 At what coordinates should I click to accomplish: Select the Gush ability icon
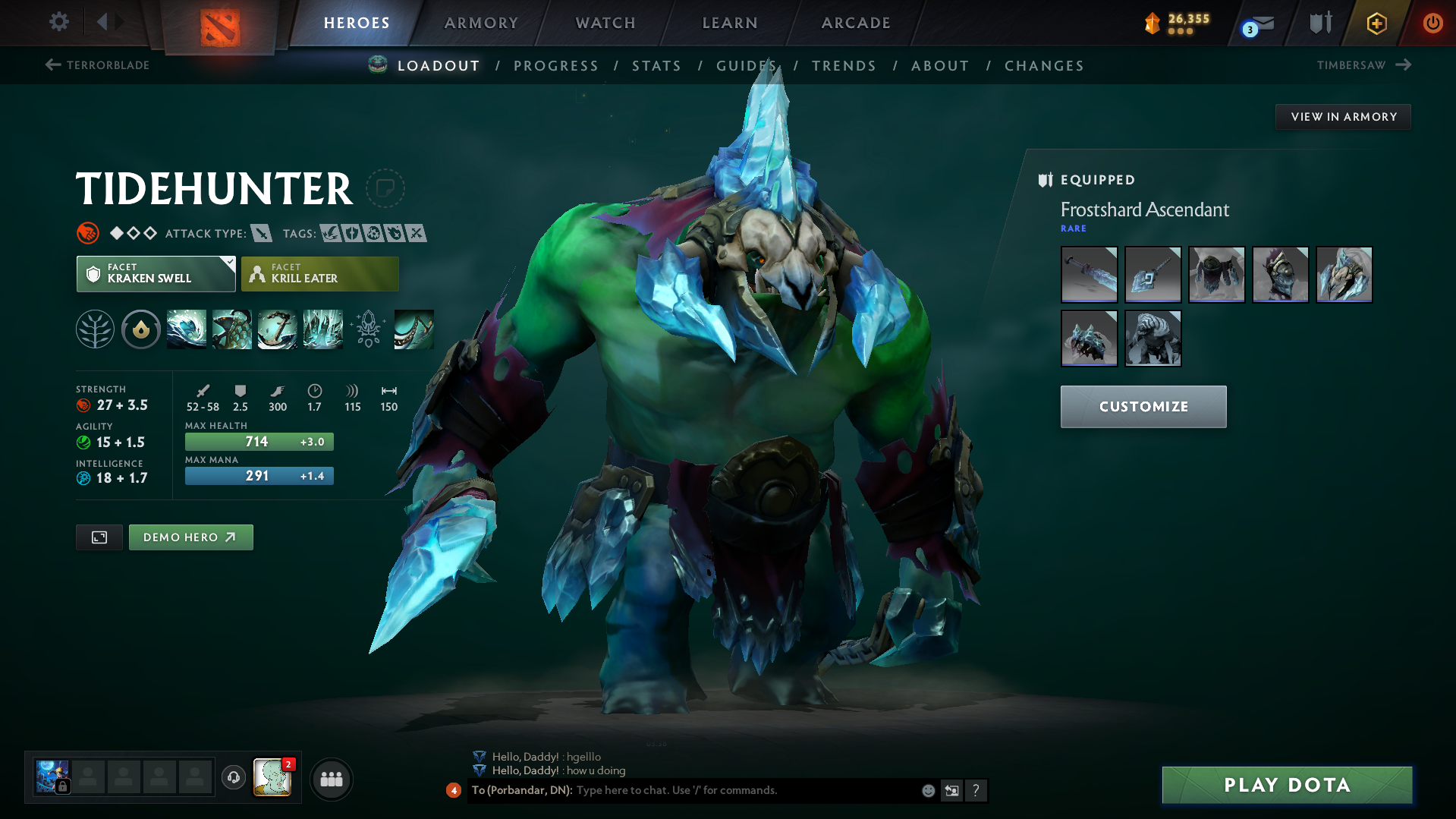[186, 329]
